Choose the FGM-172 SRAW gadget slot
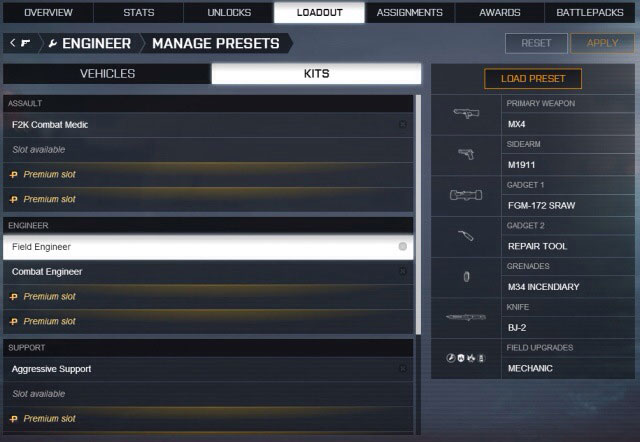The height and width of the screenshot is (442, 640). click(x=568, y=206)
